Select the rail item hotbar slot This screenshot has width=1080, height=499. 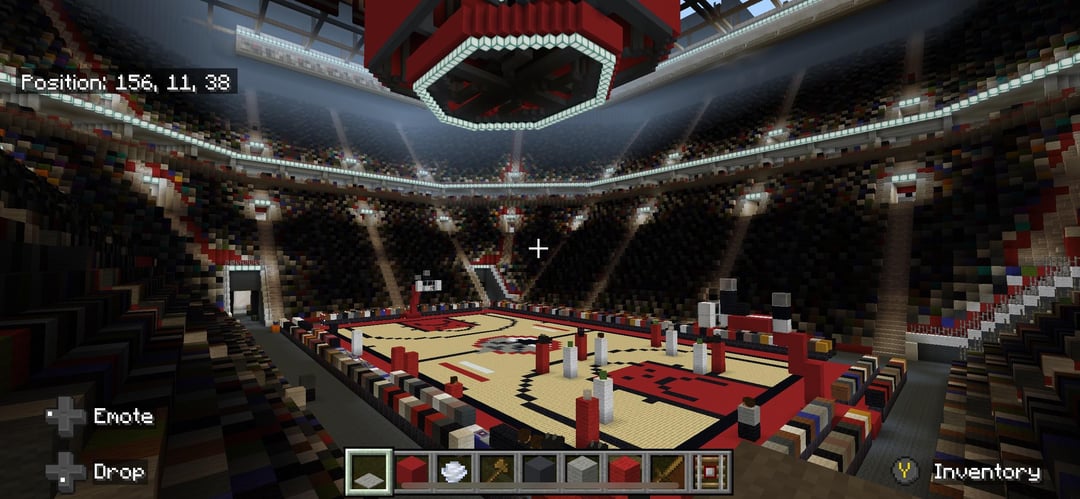point(711,472)
